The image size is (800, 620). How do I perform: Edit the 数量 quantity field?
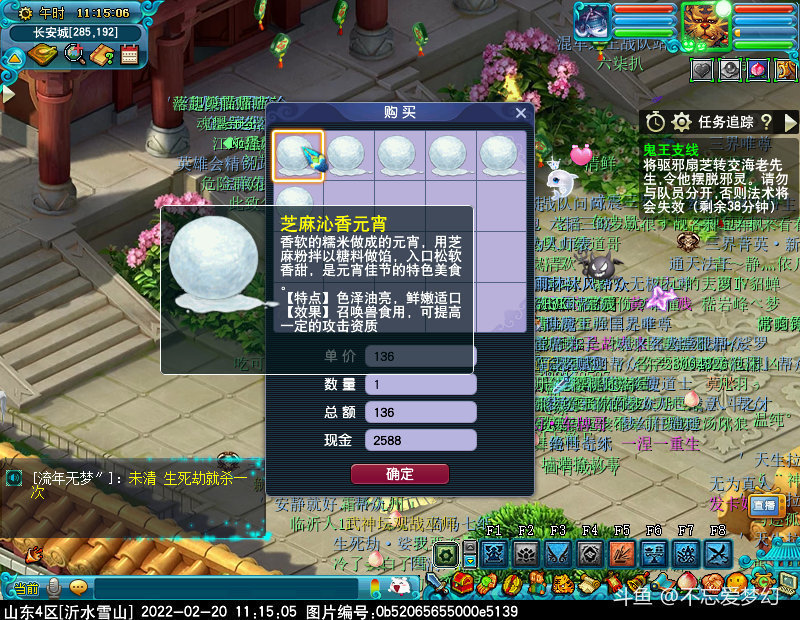(x=420, y=384)
